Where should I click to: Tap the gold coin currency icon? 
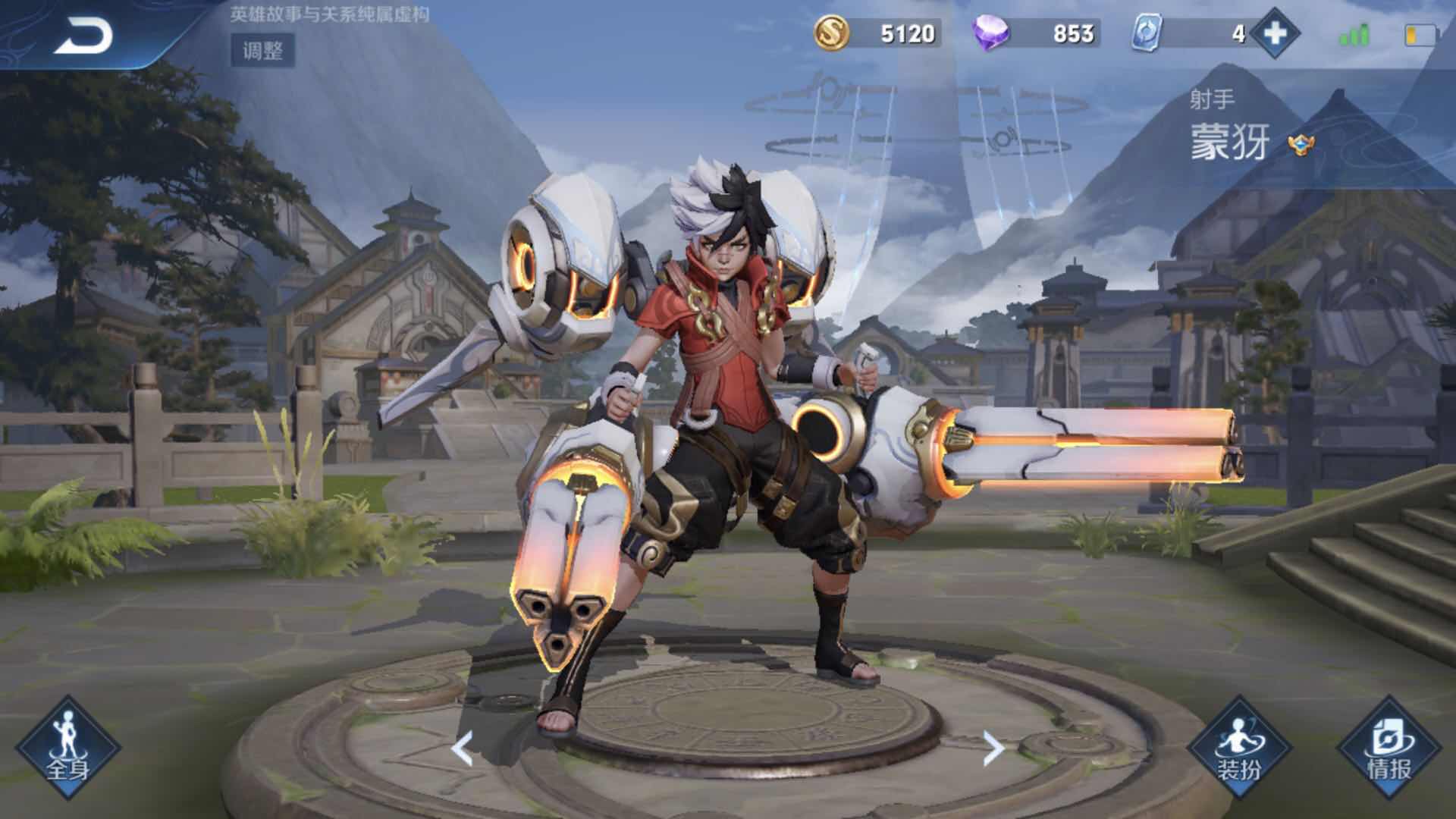pos(831,33)
